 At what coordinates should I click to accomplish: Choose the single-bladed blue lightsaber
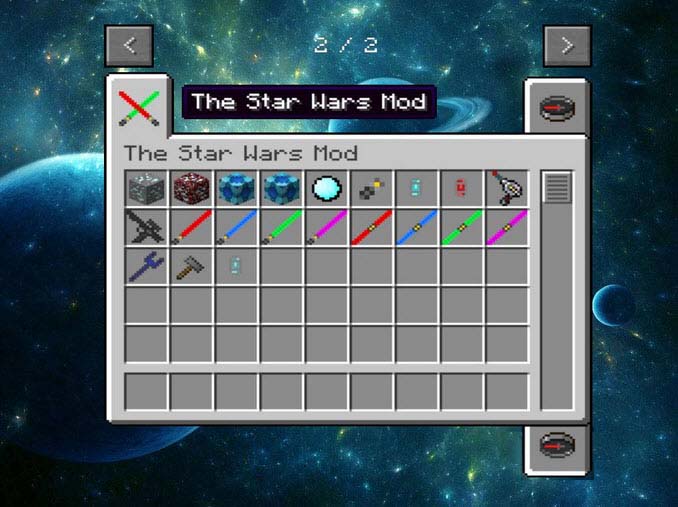[236, 227]
